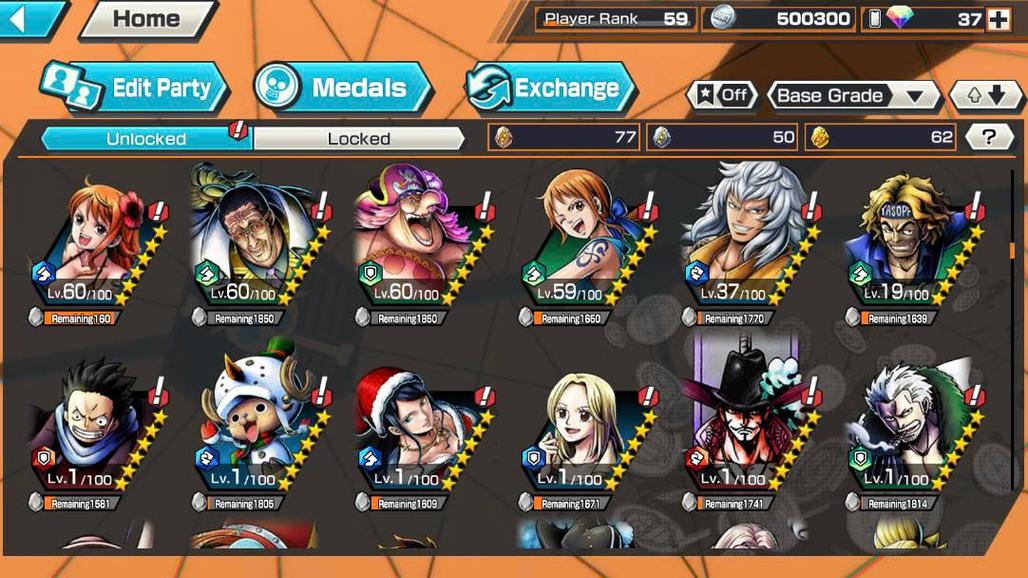Choose the Kizaru character in yellow suit
The image size is (1028, 578).
(x=250, y=240)
